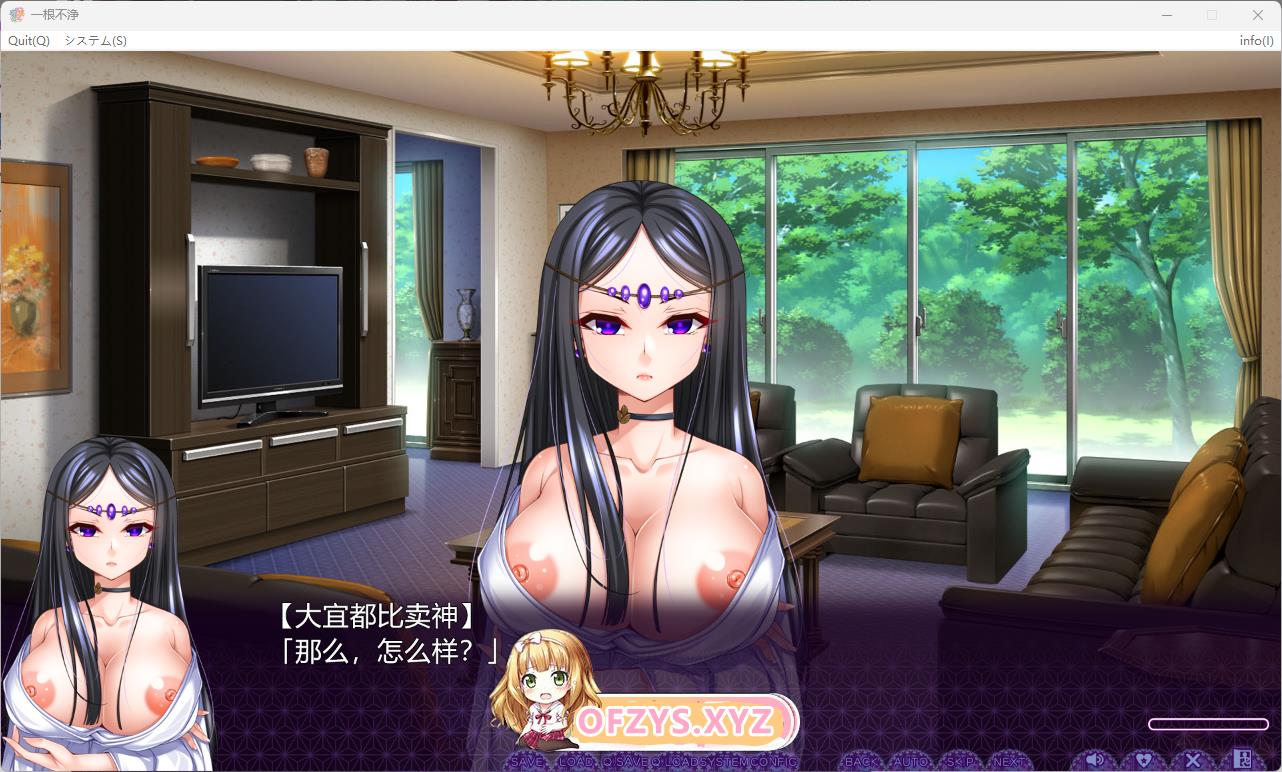Click the heart icon button
Viewport: 1282px width, 772px height.
(1144, 760)
